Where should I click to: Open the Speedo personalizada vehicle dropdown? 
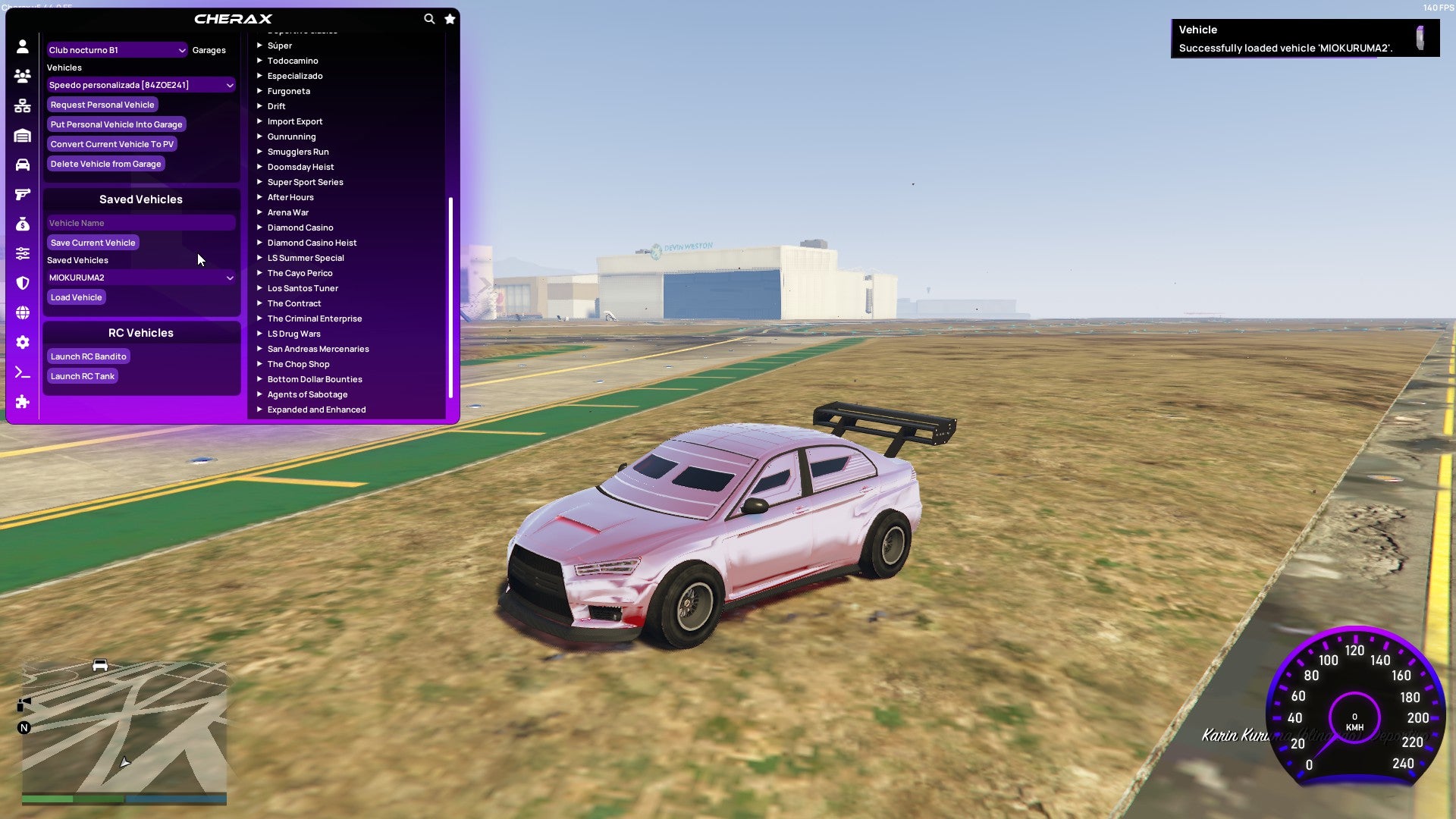pyautogui.click(x=141, y=85)
